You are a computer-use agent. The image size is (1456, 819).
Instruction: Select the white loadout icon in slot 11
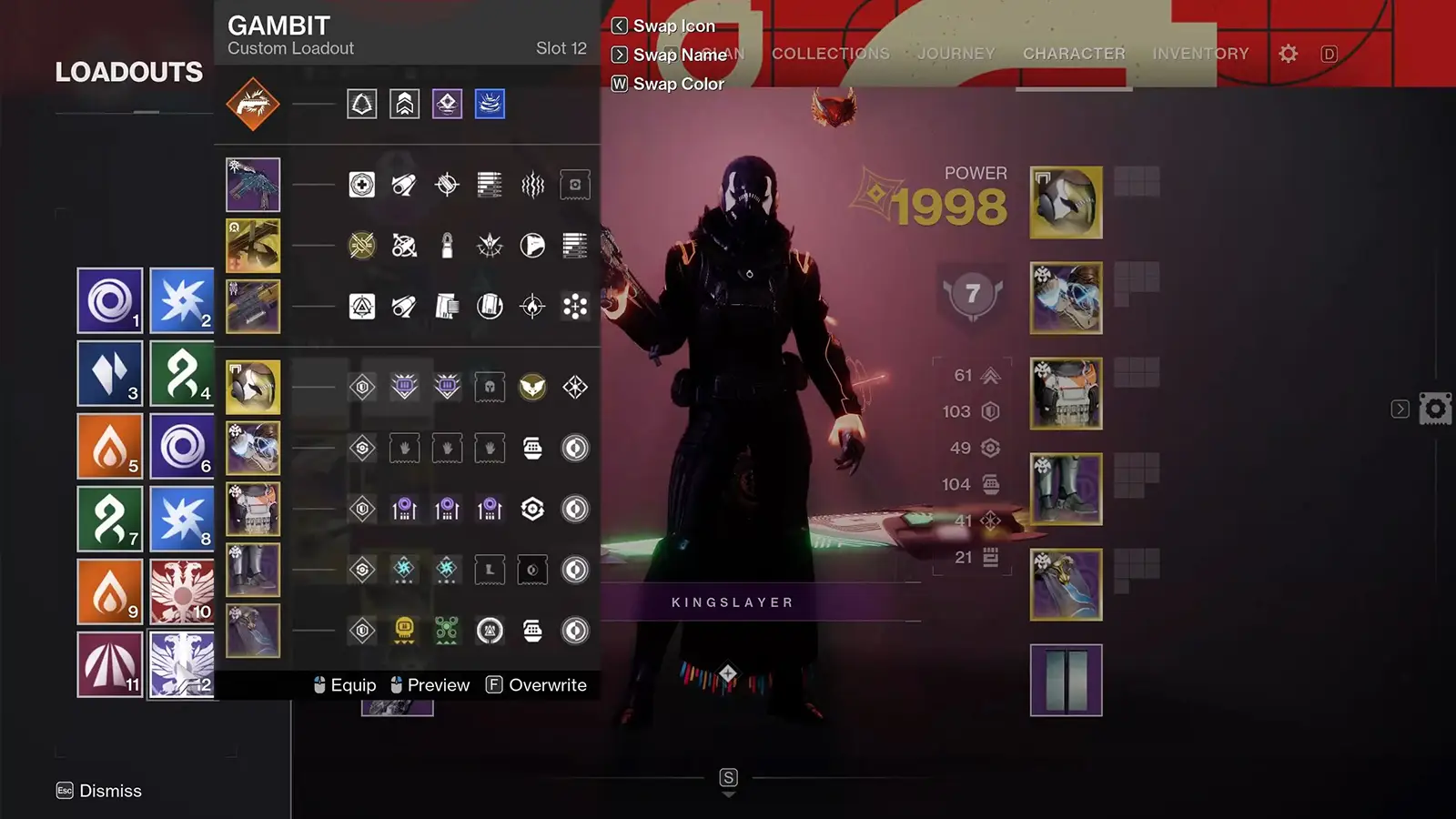tap(109, 664)
